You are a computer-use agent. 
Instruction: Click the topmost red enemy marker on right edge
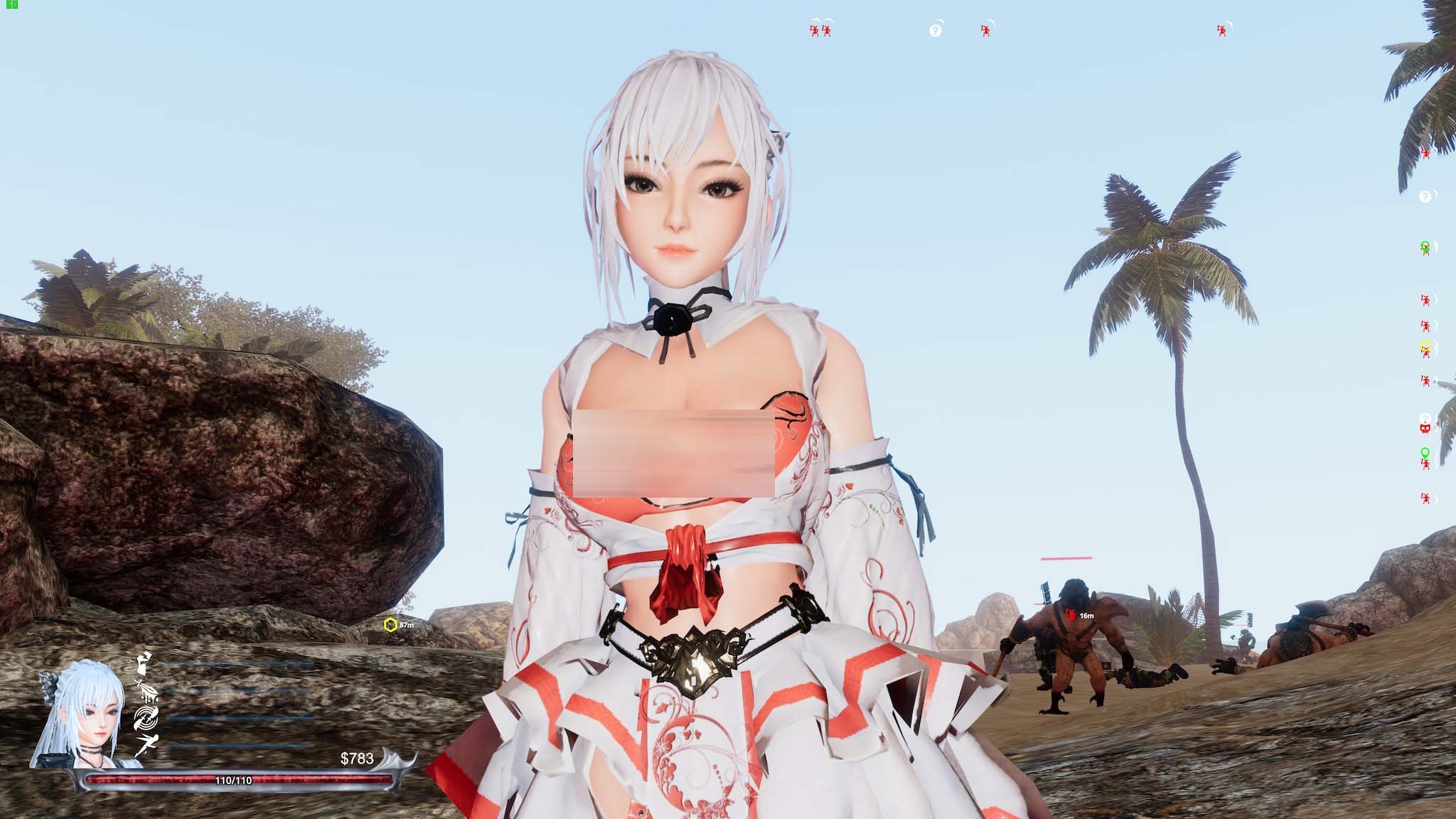click(1426, 152)
